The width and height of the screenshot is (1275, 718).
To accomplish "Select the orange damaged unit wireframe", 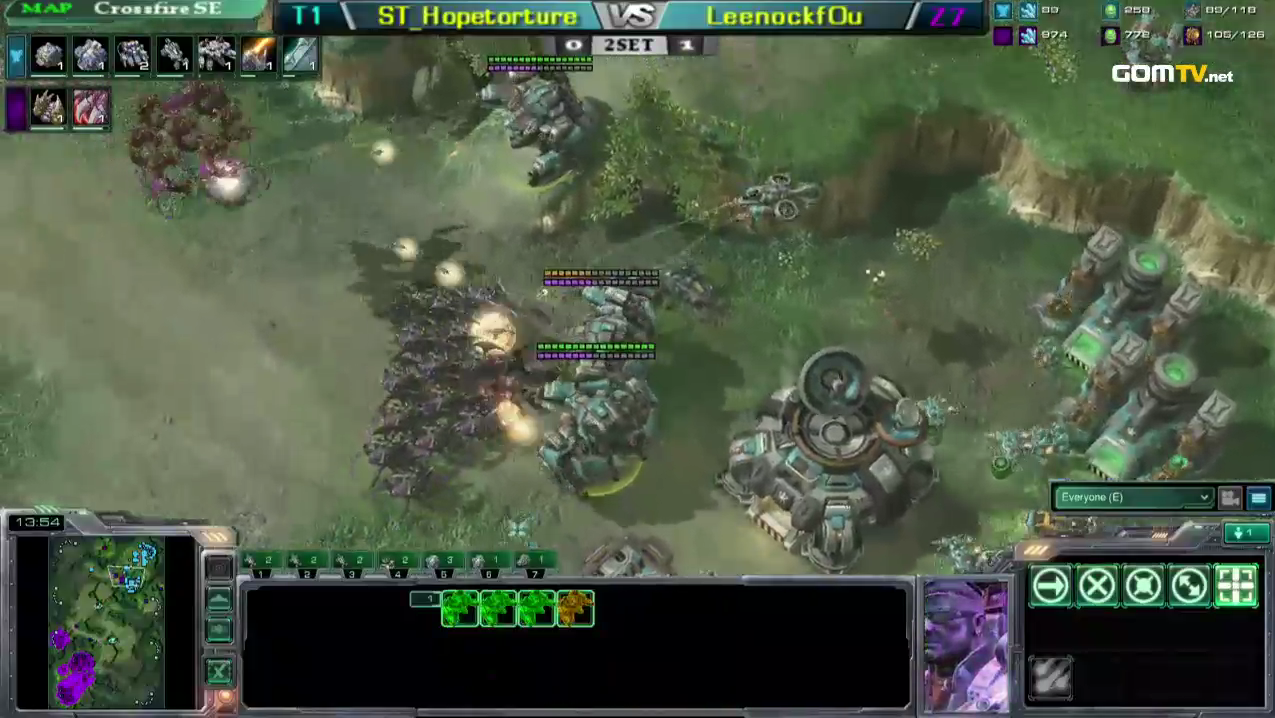I will (x=575, y=608).
